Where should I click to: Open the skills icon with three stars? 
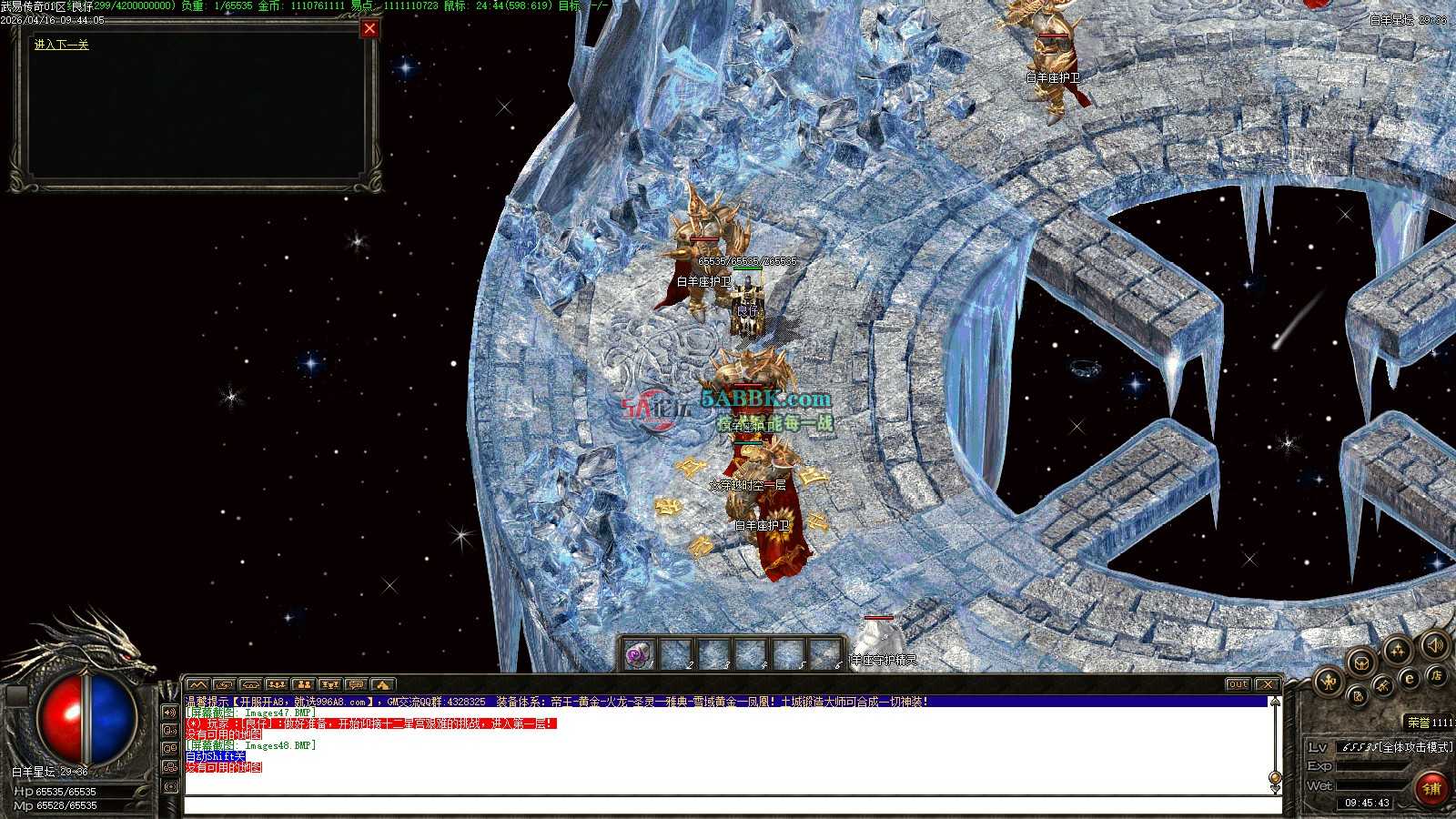pyautogui.click(x=1398, y=650)
